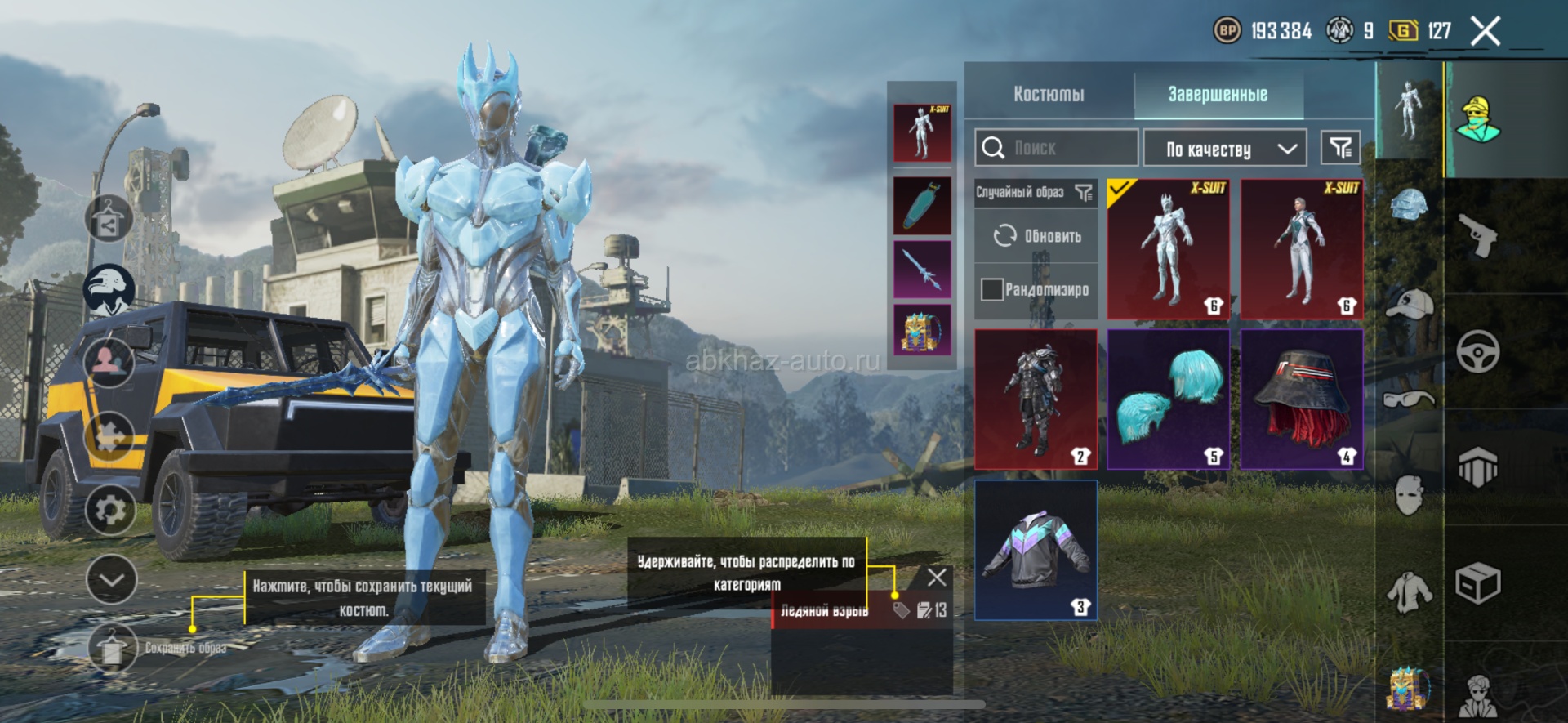The height and width of the screenshot is (723, 1568).
Task: Open the По качеству sort dropdown
Action: tap(1224, 149)
